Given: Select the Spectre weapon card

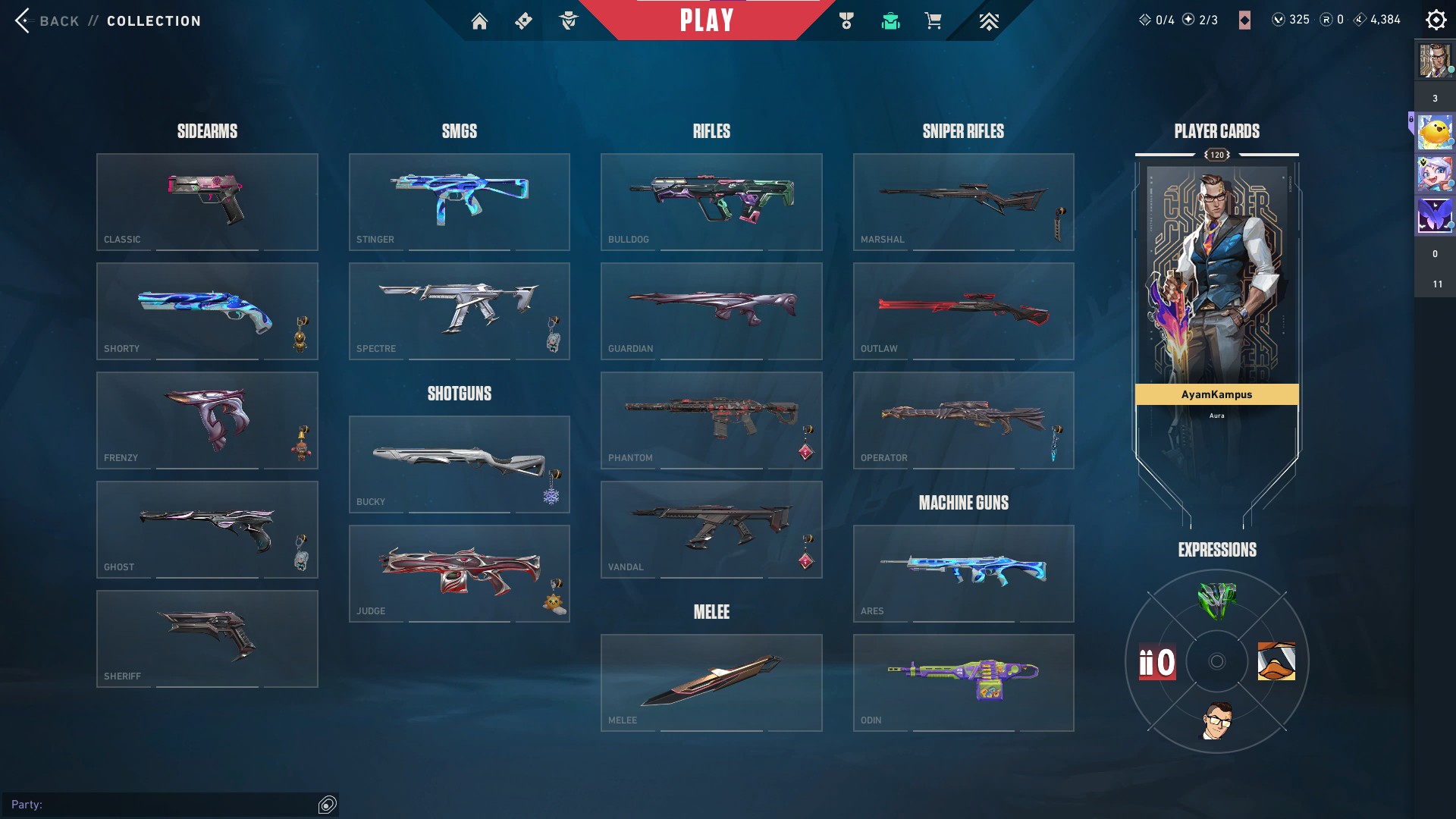Looking at the screenshot, I should pyautogui.click(x=459, y=311).
